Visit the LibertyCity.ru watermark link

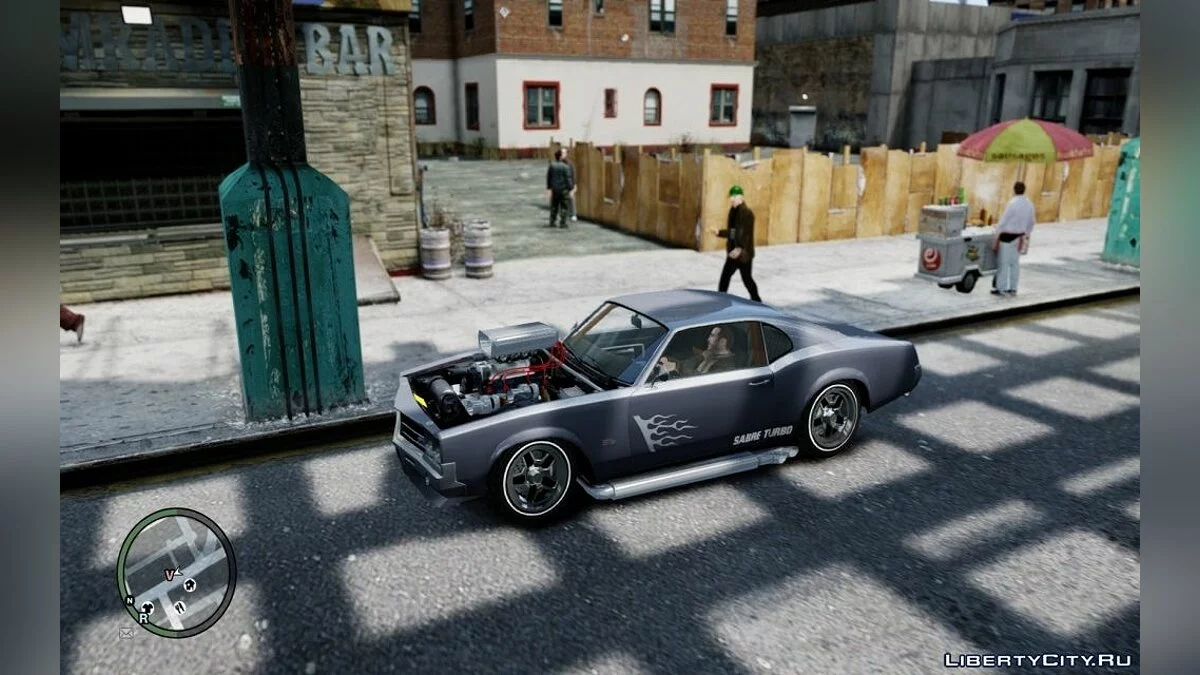pos(1037,660)
